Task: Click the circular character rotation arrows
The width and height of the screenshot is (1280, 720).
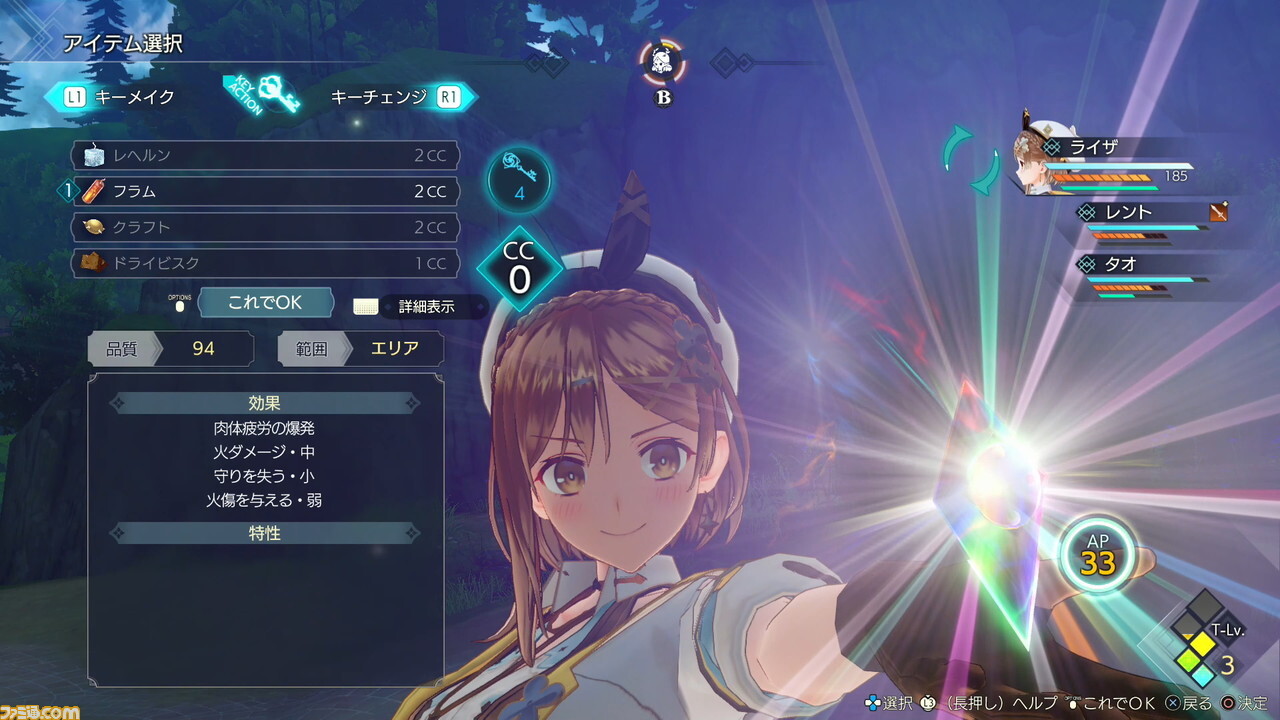Action: point(970,160)
